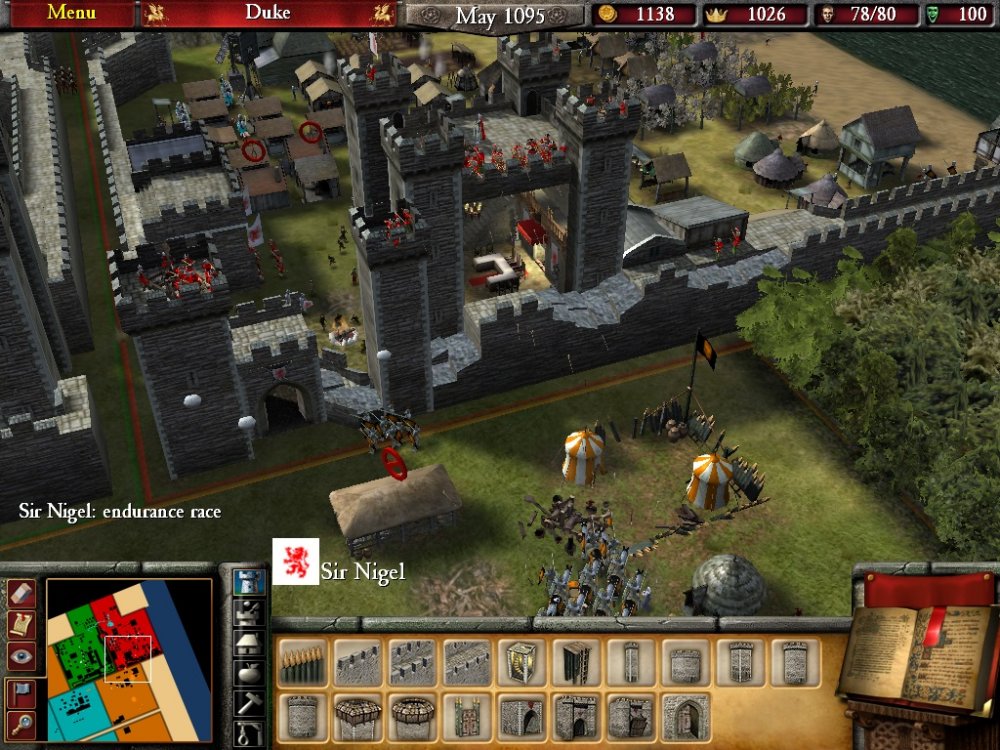Screen dimensions: 1000x750
Task: Click the Duke rank banner
Action: pos(268,14)
